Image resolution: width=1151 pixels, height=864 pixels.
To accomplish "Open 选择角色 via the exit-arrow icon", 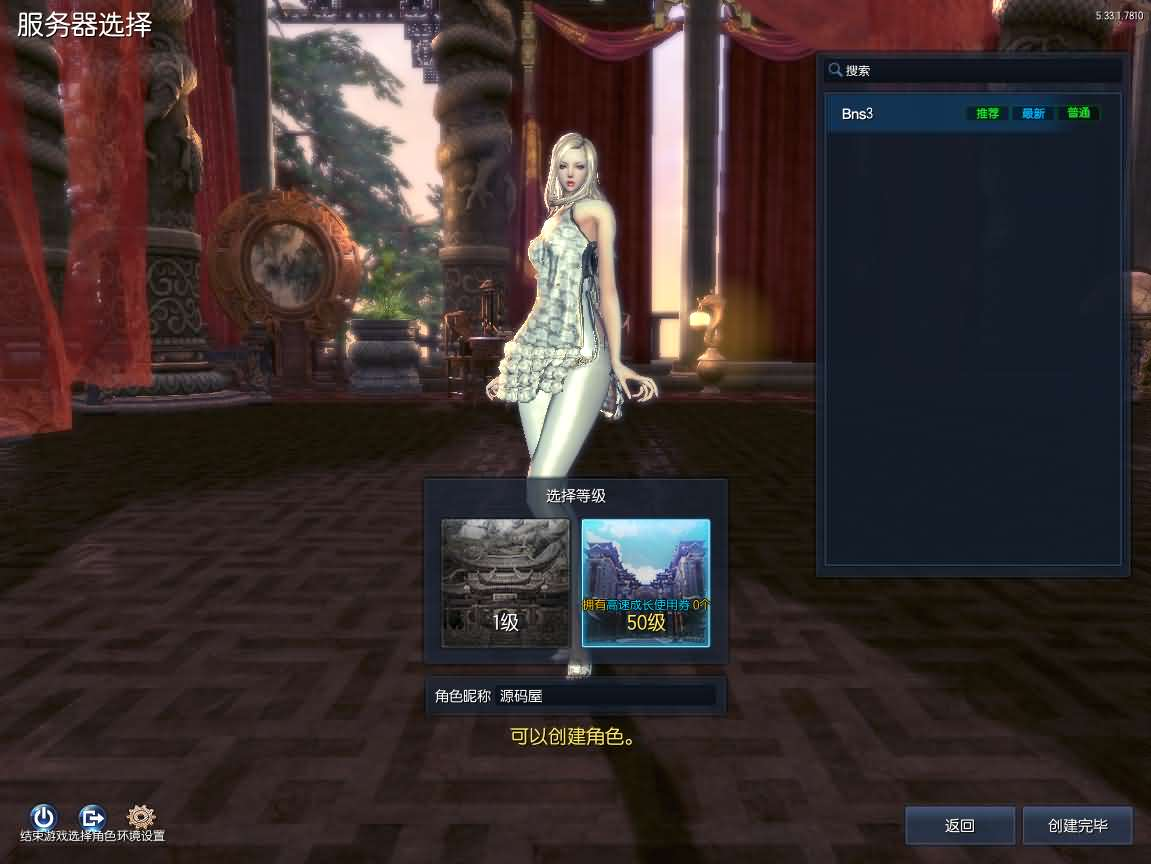I will pos(92,817).
